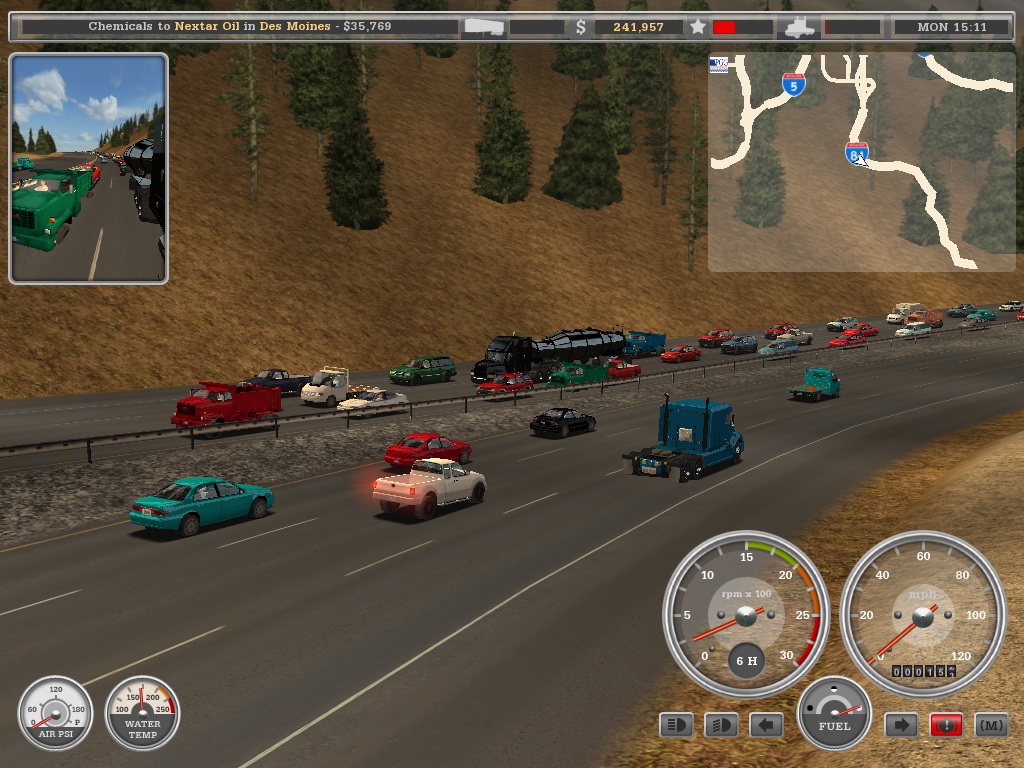This screenshot has width=1024, height=768.
Task: Activate the left turn signal arrow
Action: point(766,725)
